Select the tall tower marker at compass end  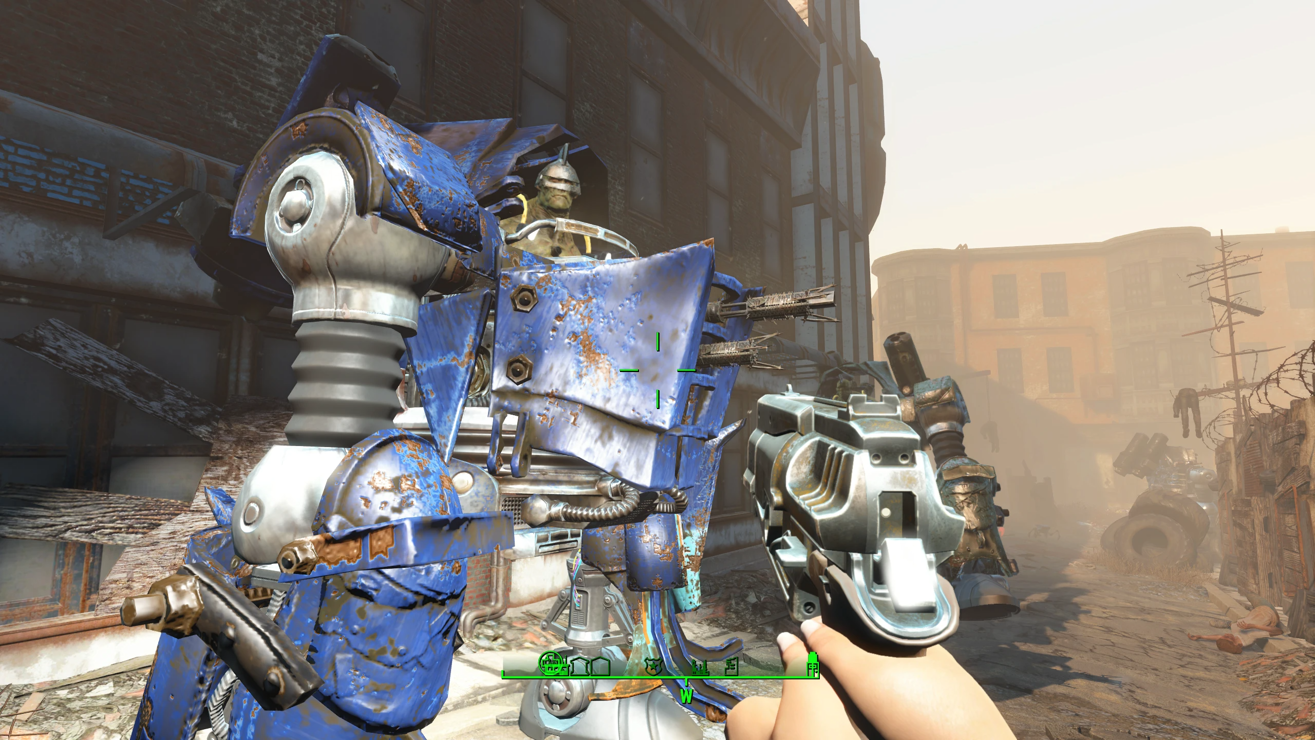(x=812, y=663)
